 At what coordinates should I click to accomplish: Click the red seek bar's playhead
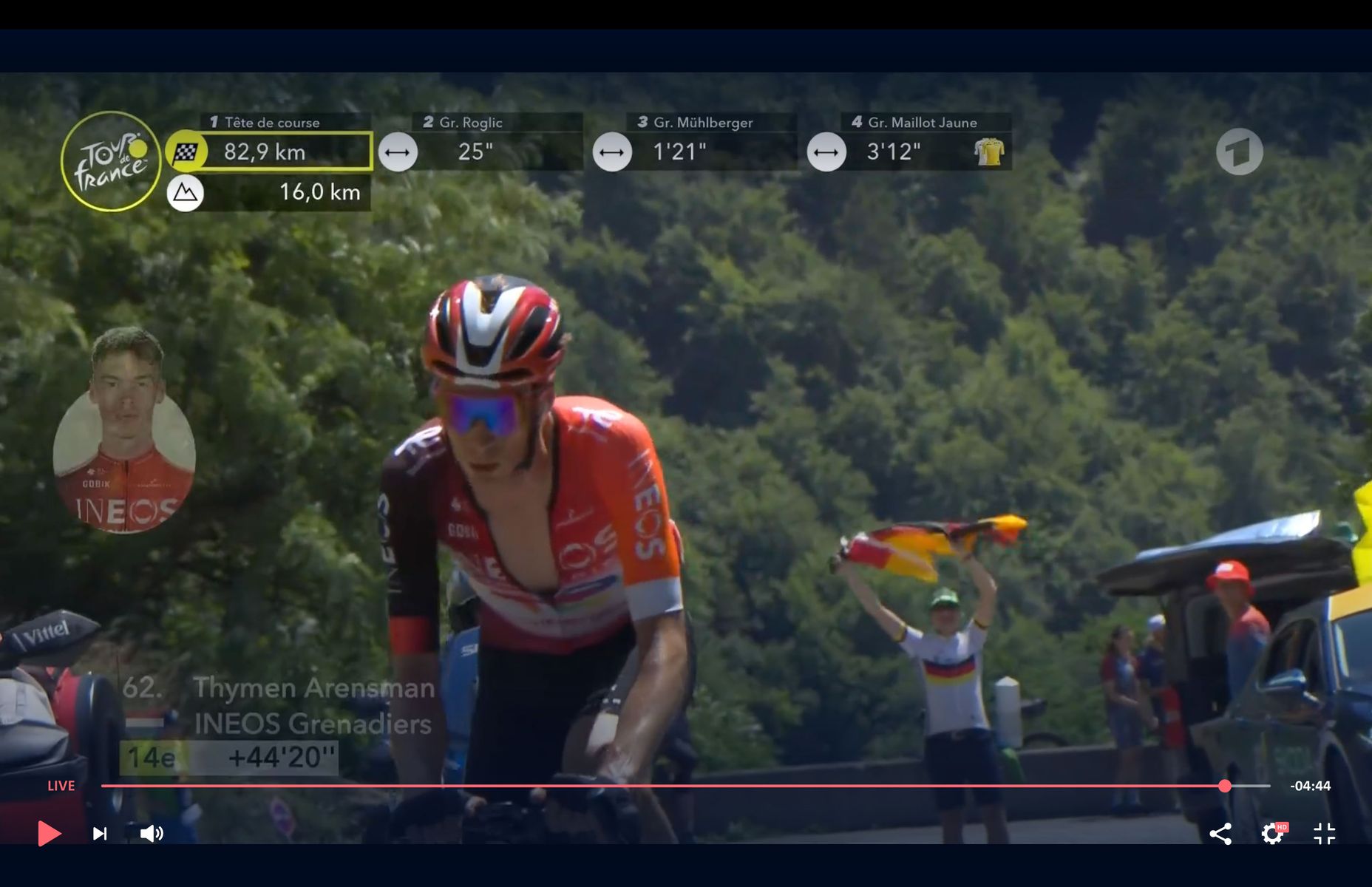pos(1225,786)
